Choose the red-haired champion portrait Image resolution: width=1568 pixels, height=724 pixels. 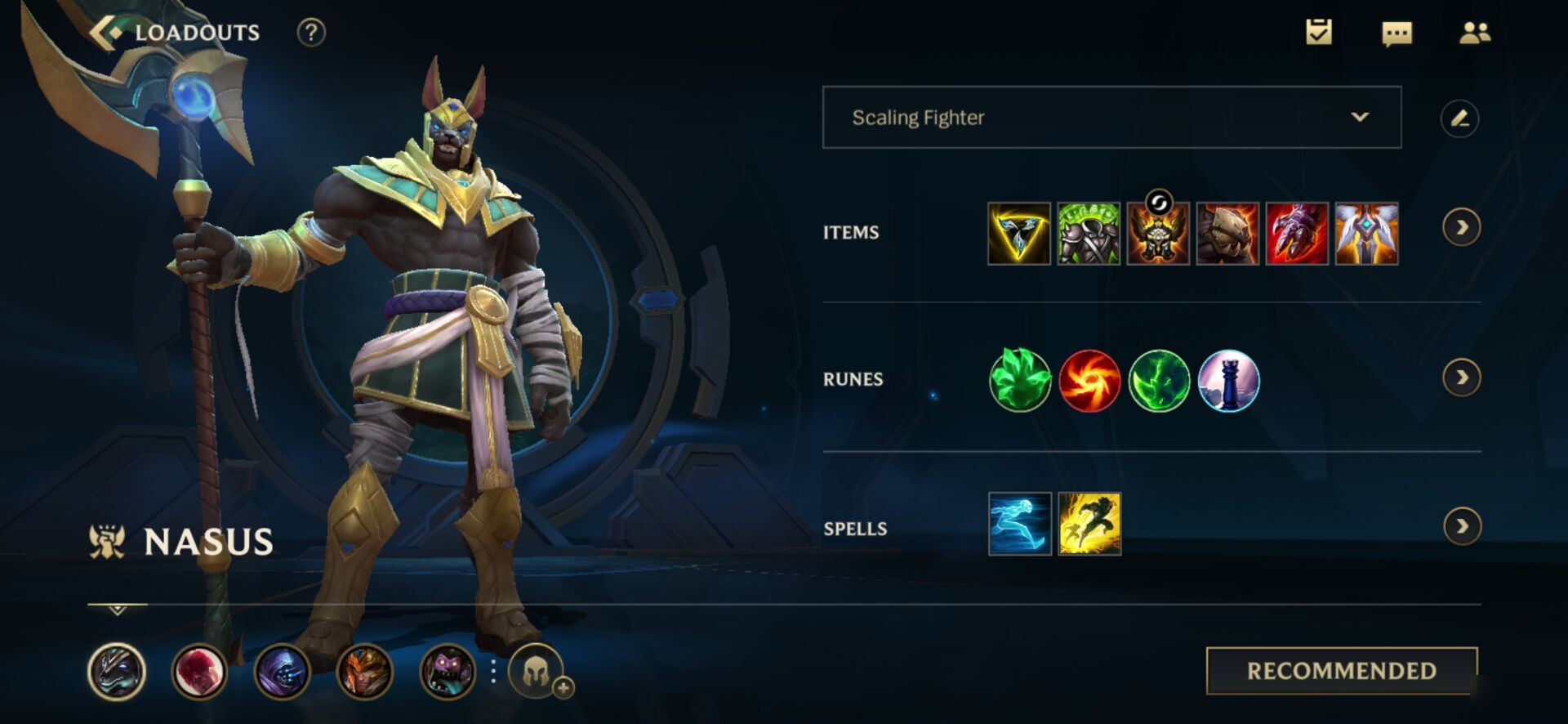pos(198,673)
